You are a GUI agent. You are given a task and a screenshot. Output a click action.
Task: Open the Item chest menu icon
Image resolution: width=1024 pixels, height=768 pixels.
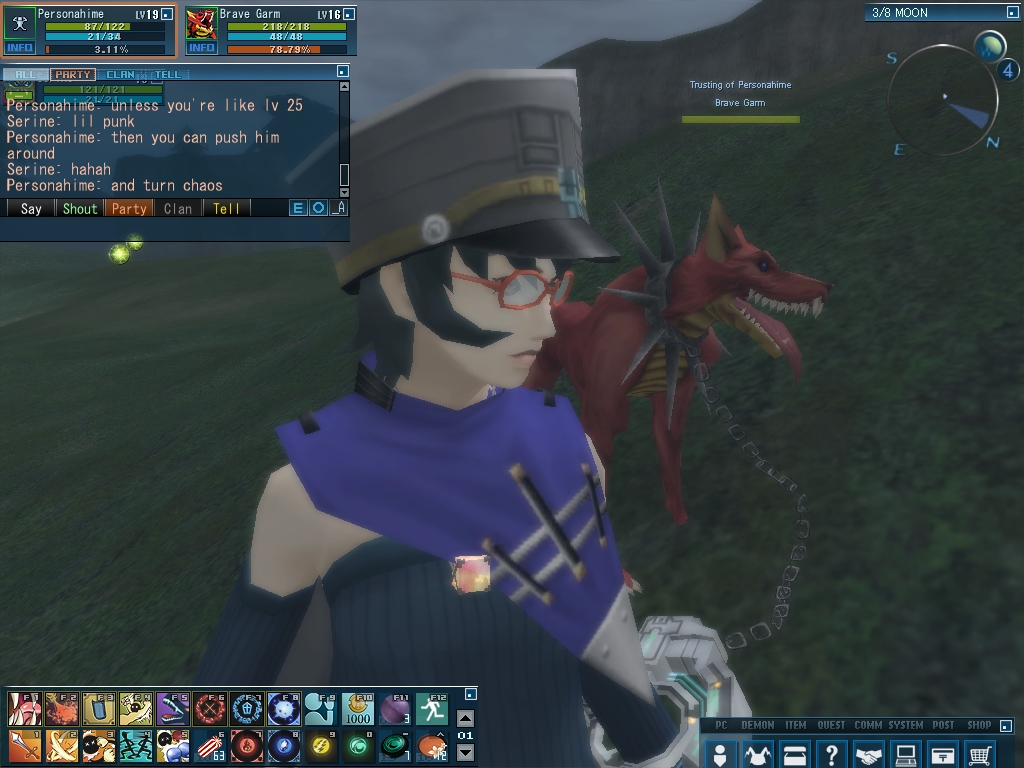pos(794,754)
